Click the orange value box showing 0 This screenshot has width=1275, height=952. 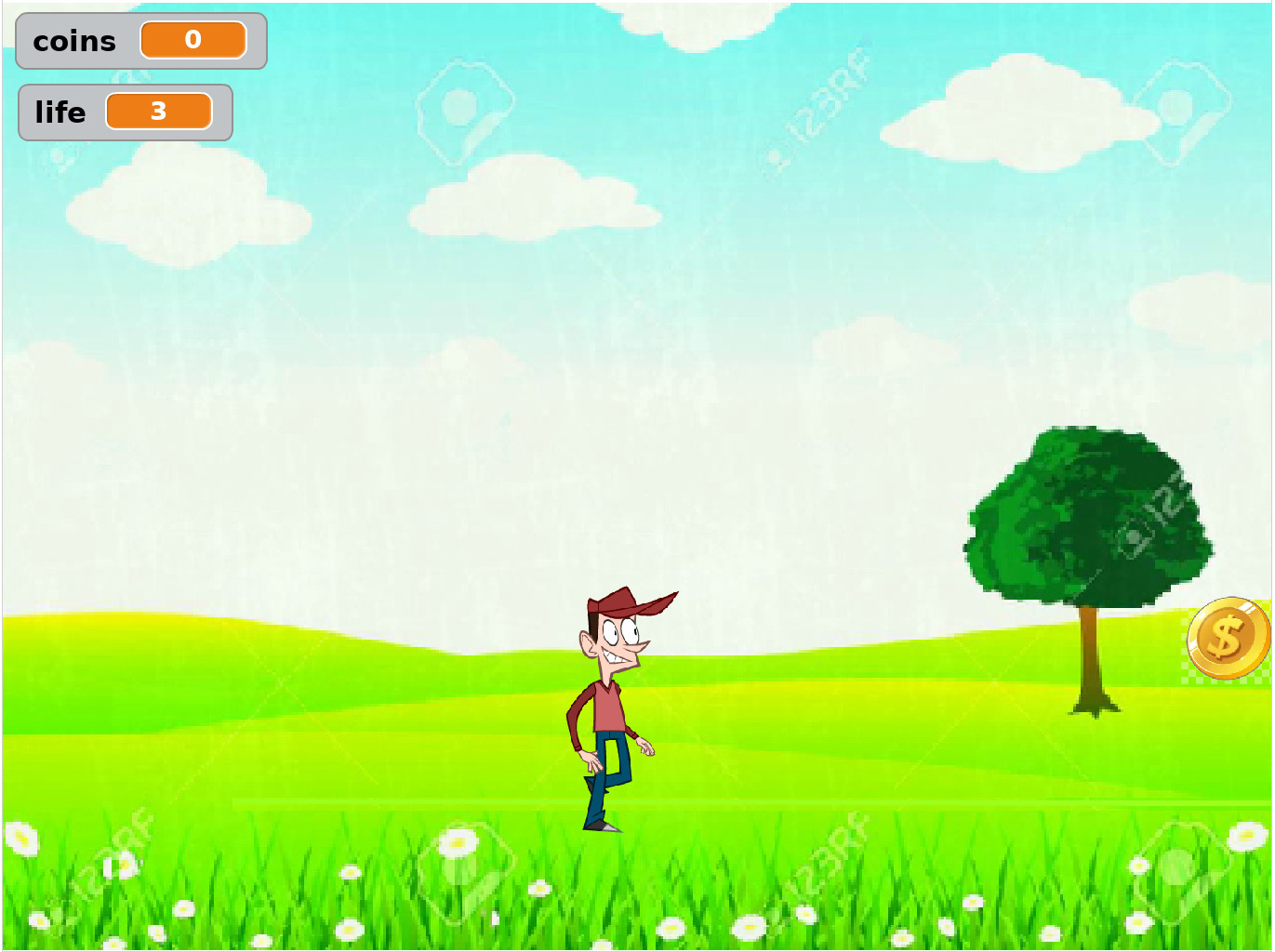(193, 40)
